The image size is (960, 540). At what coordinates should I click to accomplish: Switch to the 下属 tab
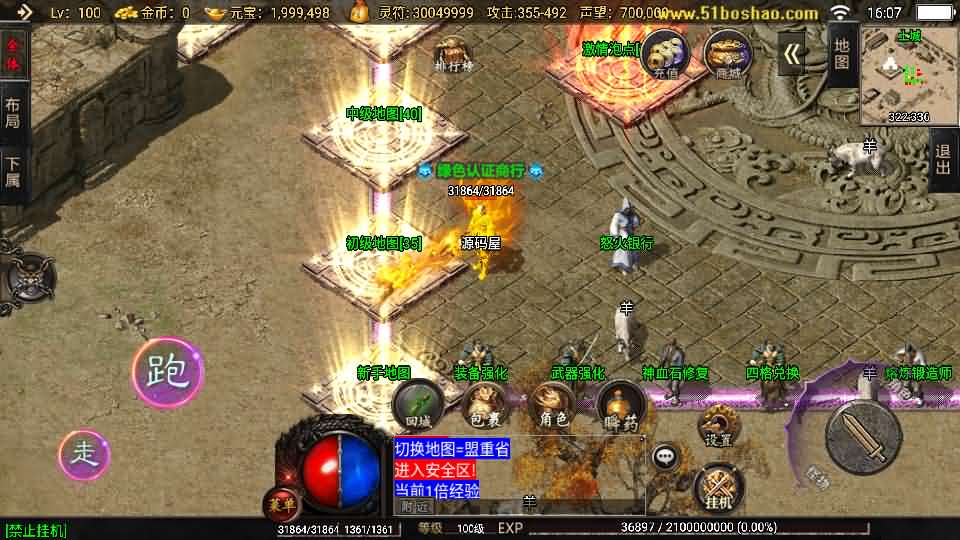(13, 172)
